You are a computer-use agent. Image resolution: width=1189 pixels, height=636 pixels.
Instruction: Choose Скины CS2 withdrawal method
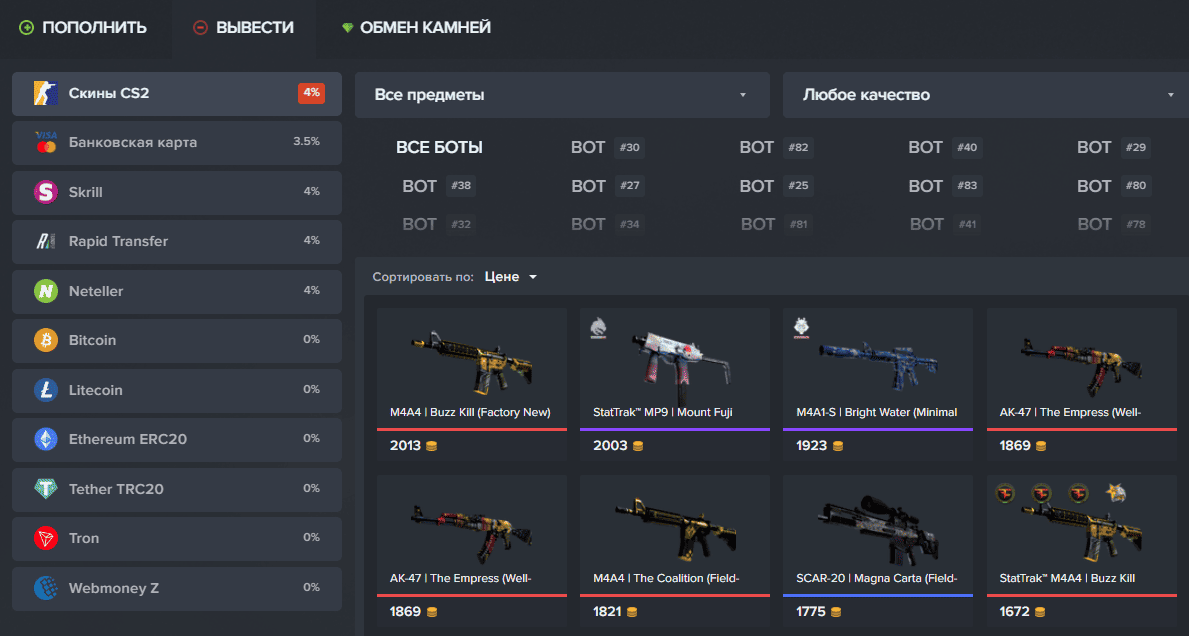point(176,93)
